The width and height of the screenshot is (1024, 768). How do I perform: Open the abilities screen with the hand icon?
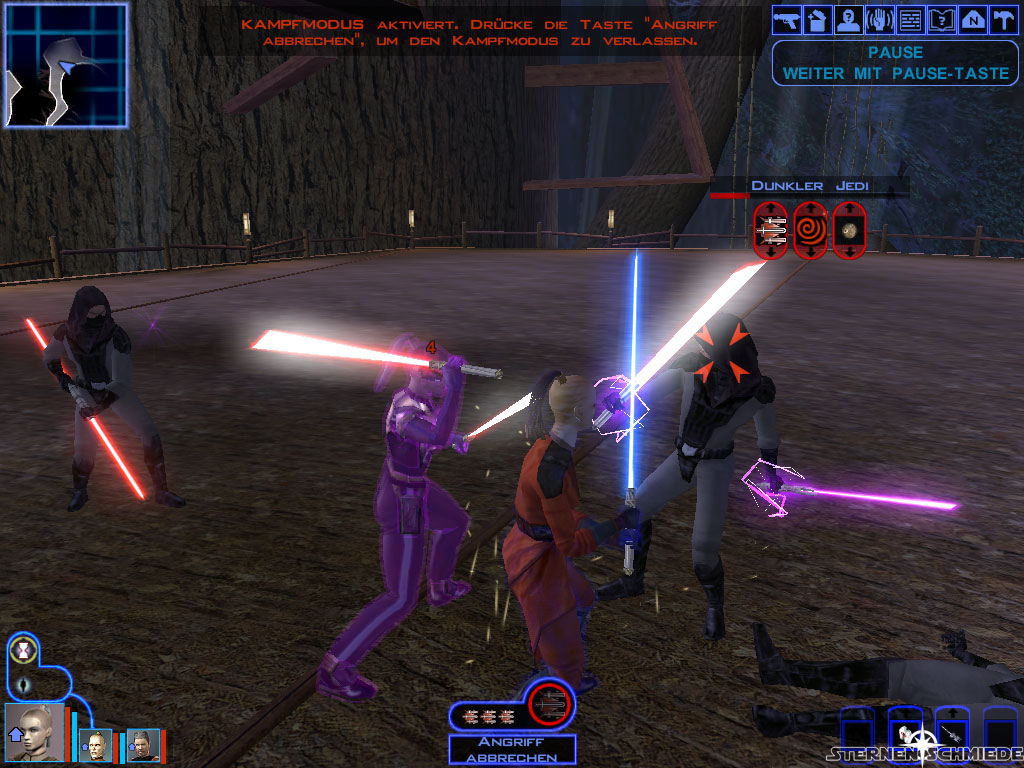click(879, 19)
